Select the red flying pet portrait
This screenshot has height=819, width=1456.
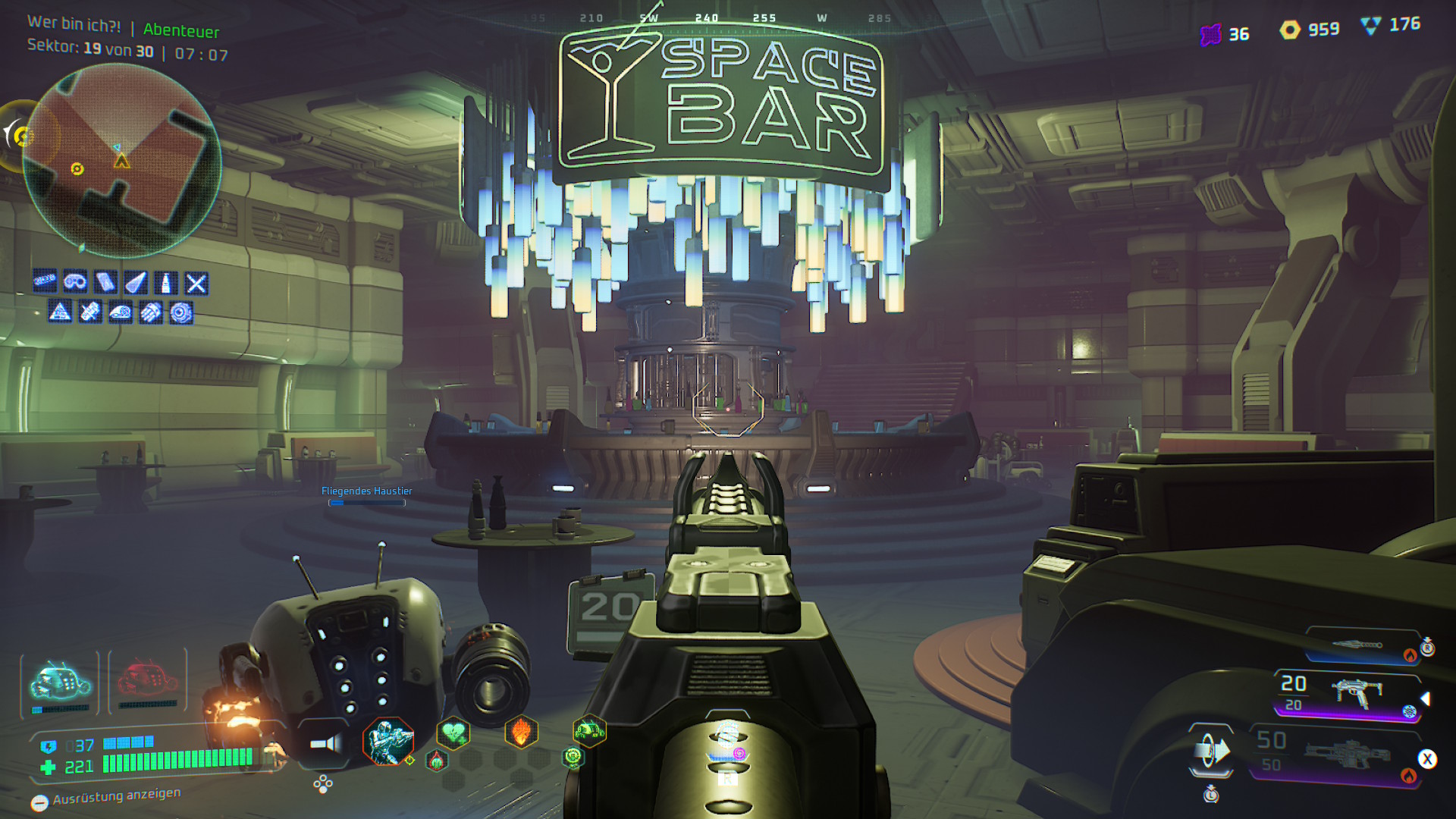click(x=148, y=679)
